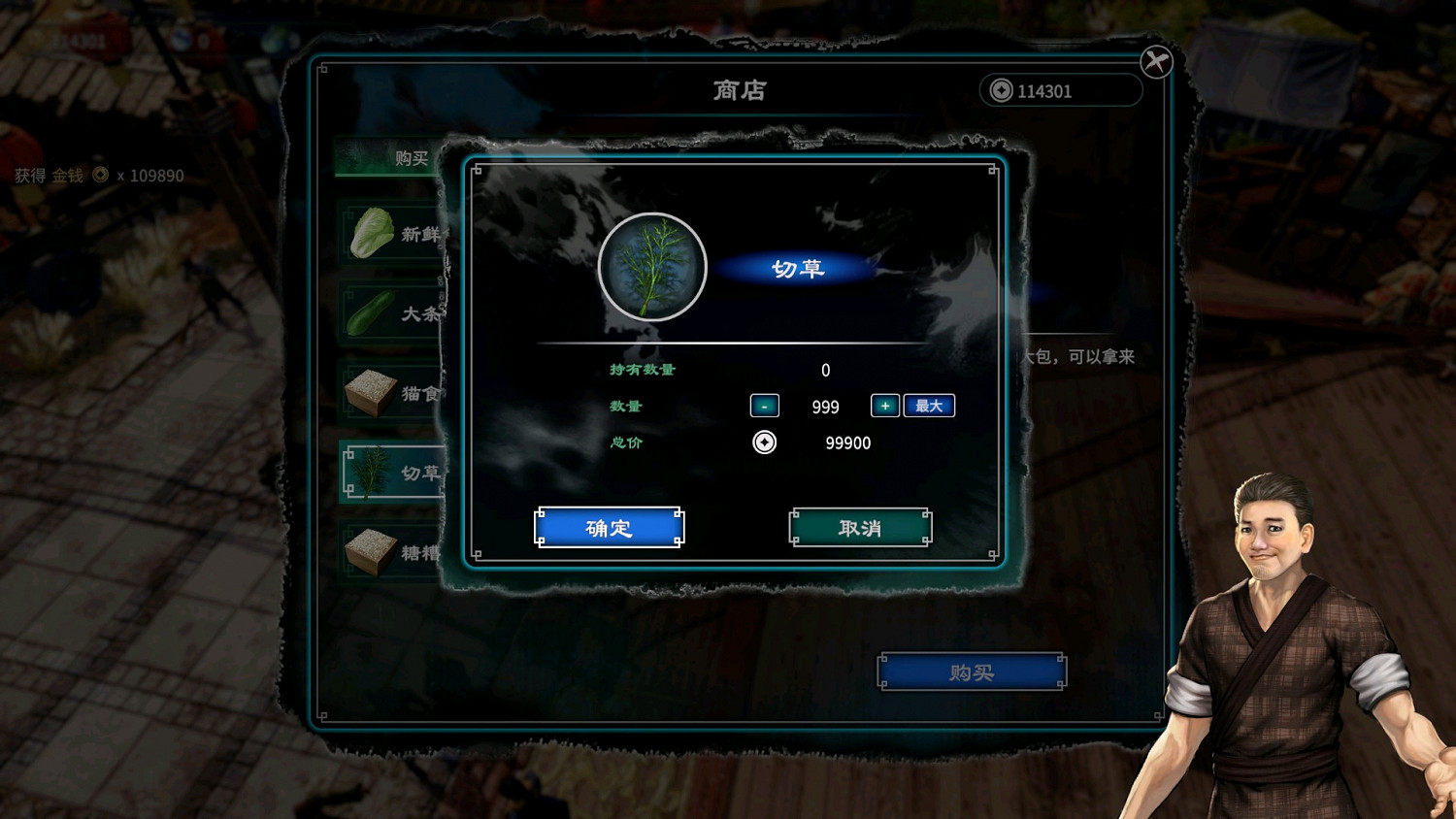Click the 持有数量 owned count value 0
Image resolution: width=1456 pixels, height=819 pixels.
825,370
